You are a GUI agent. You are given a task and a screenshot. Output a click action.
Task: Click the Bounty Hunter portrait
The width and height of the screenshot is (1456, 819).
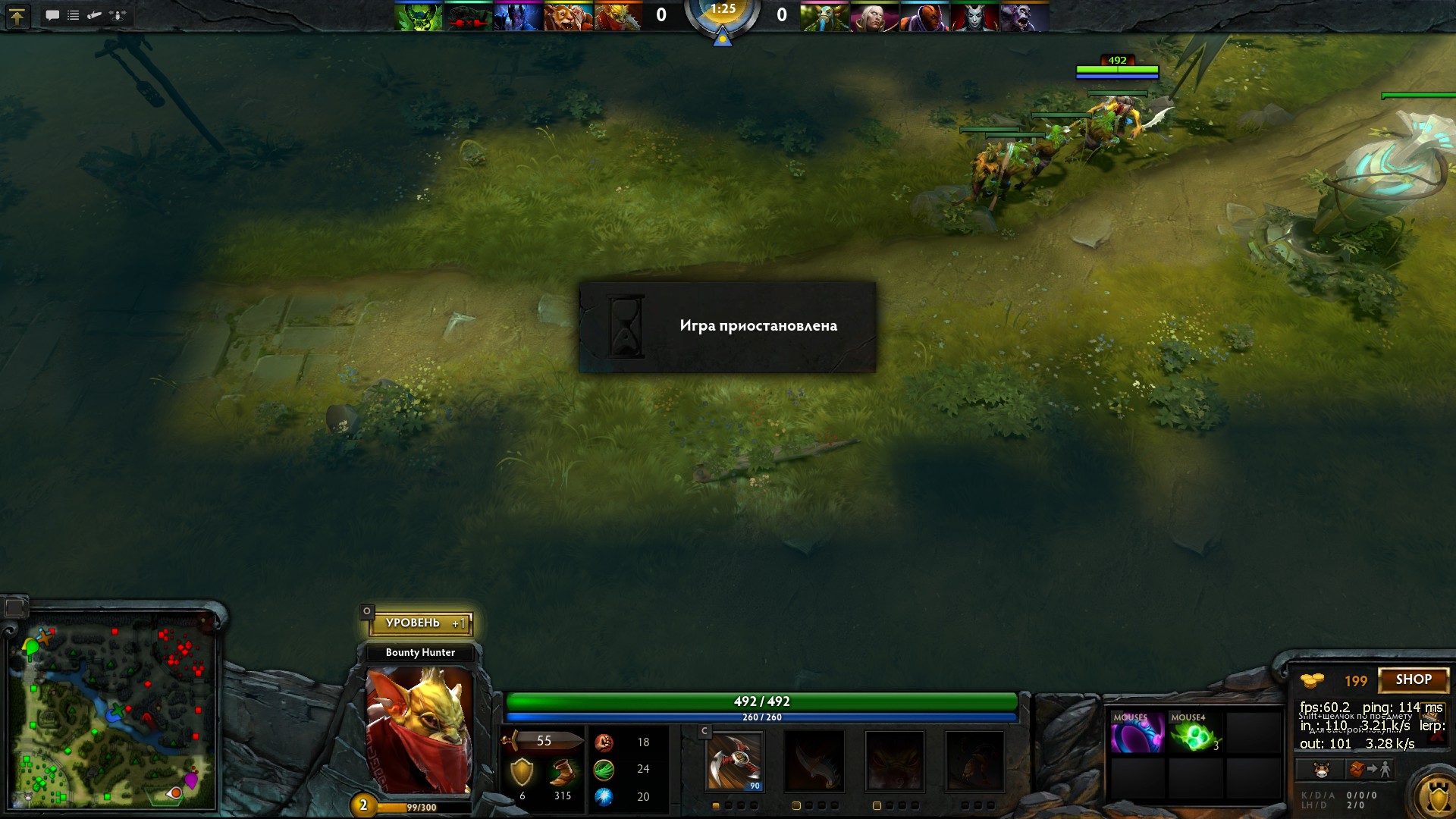click(419, 730)
